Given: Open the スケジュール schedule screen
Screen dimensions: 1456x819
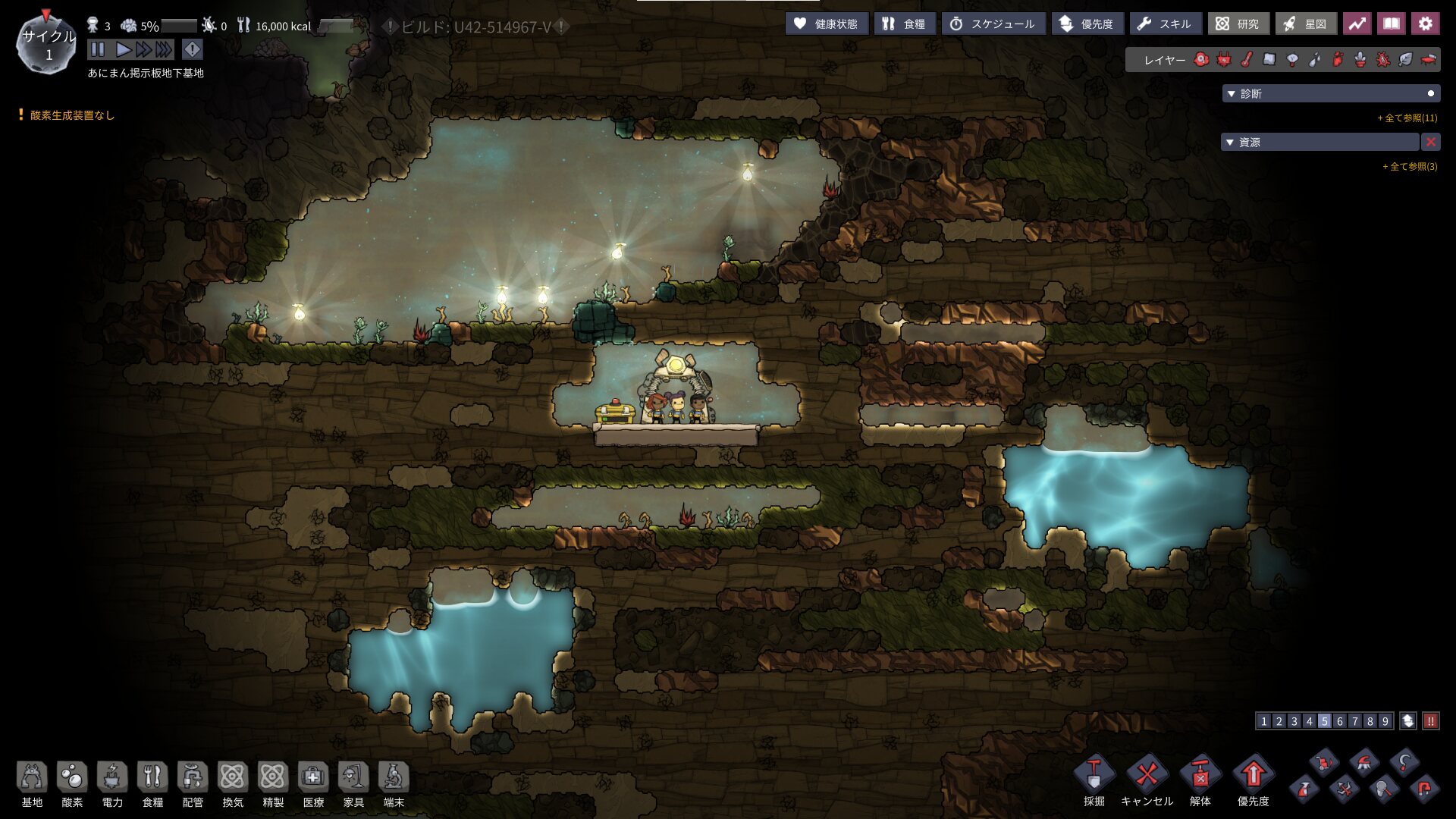Looking at the screenshot, I should (993, 24).
